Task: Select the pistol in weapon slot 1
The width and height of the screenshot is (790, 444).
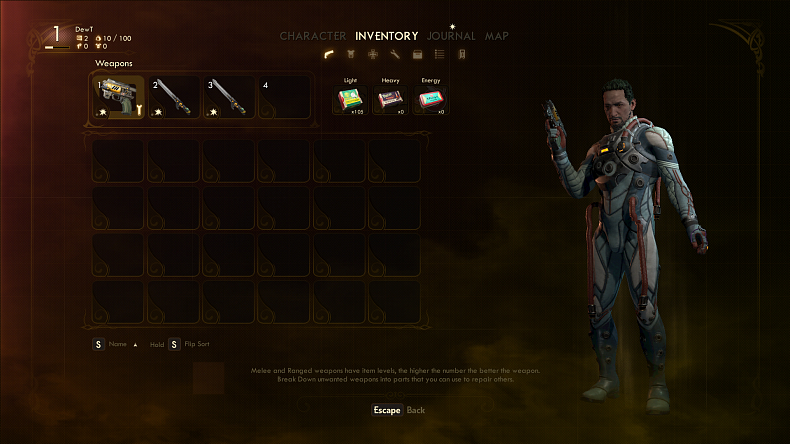Action: (x=119, y=97)
